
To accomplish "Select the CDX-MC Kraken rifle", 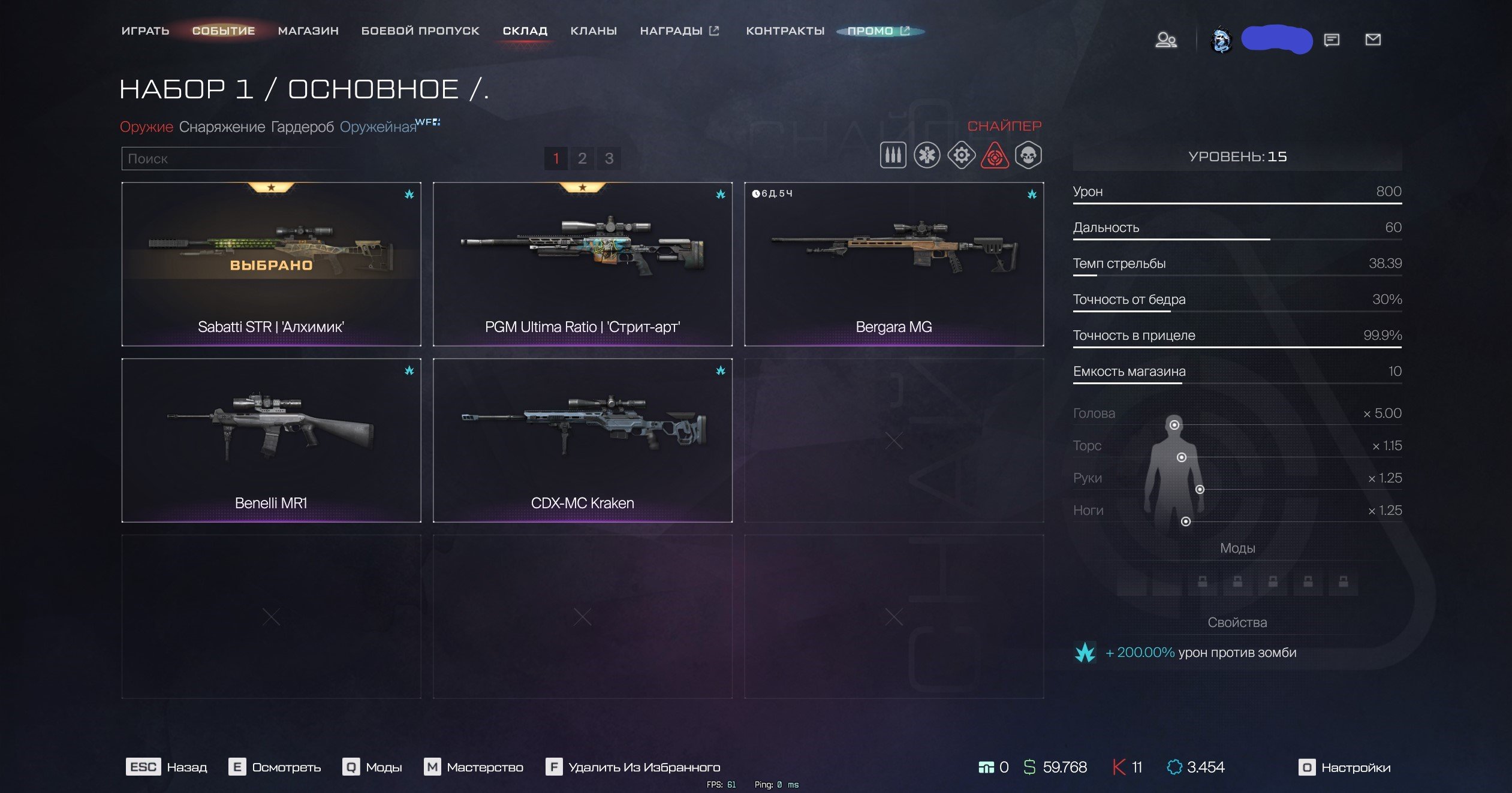I will [x=582, y=440].
